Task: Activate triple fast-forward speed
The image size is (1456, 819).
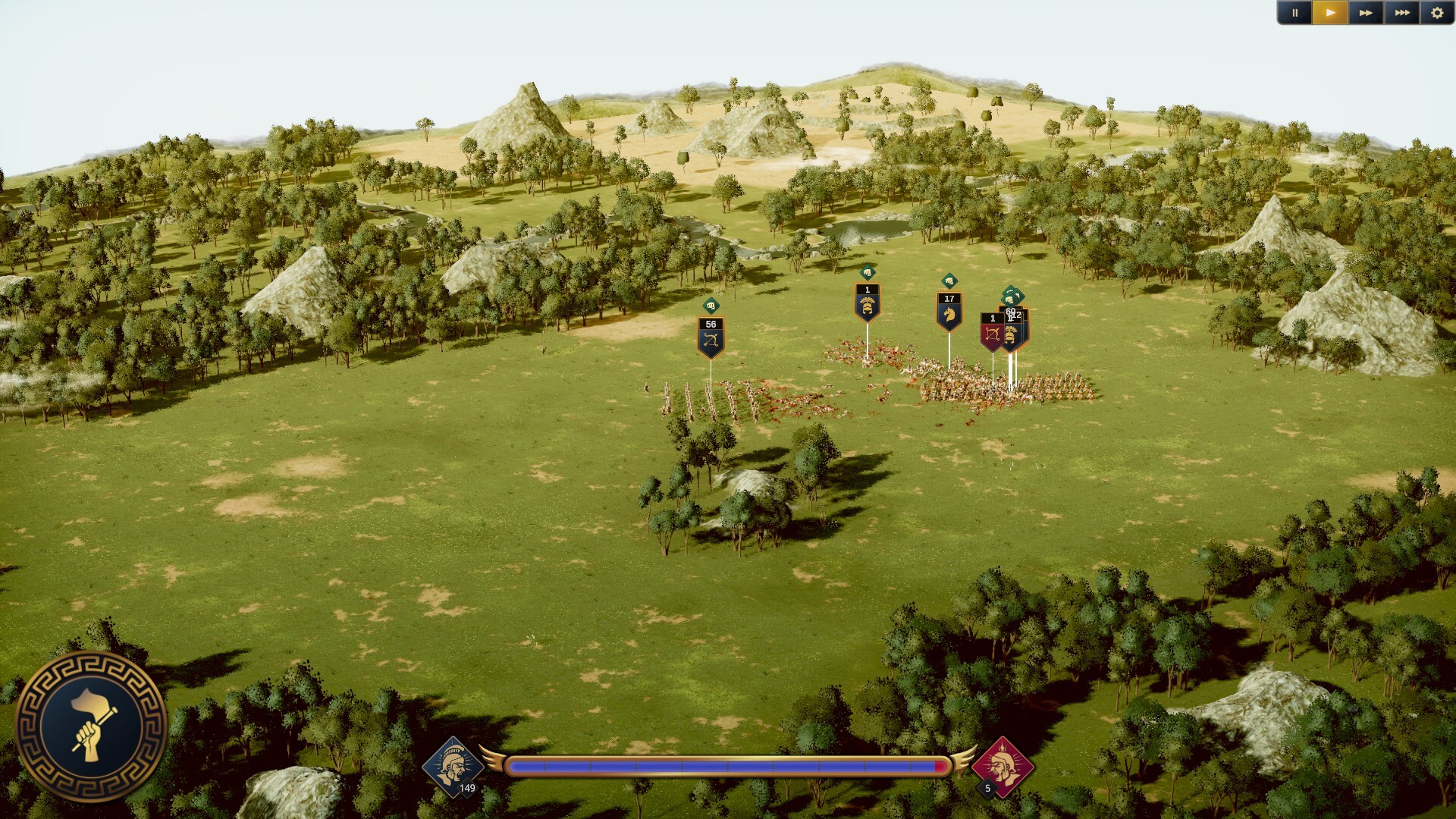Action: [x=1402, y=13]
